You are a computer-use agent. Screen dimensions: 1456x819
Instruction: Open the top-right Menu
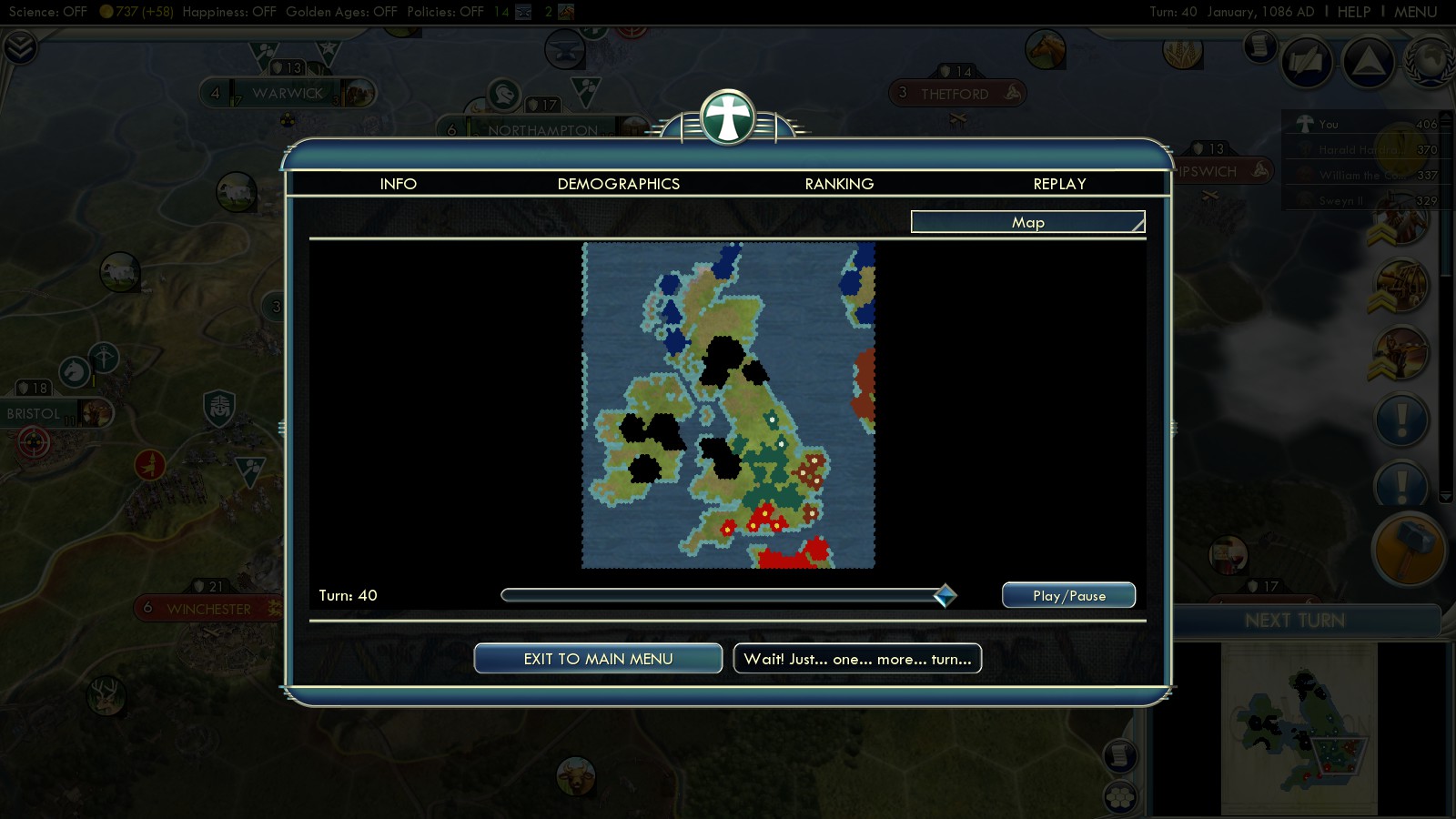[x=1415, y=12]
